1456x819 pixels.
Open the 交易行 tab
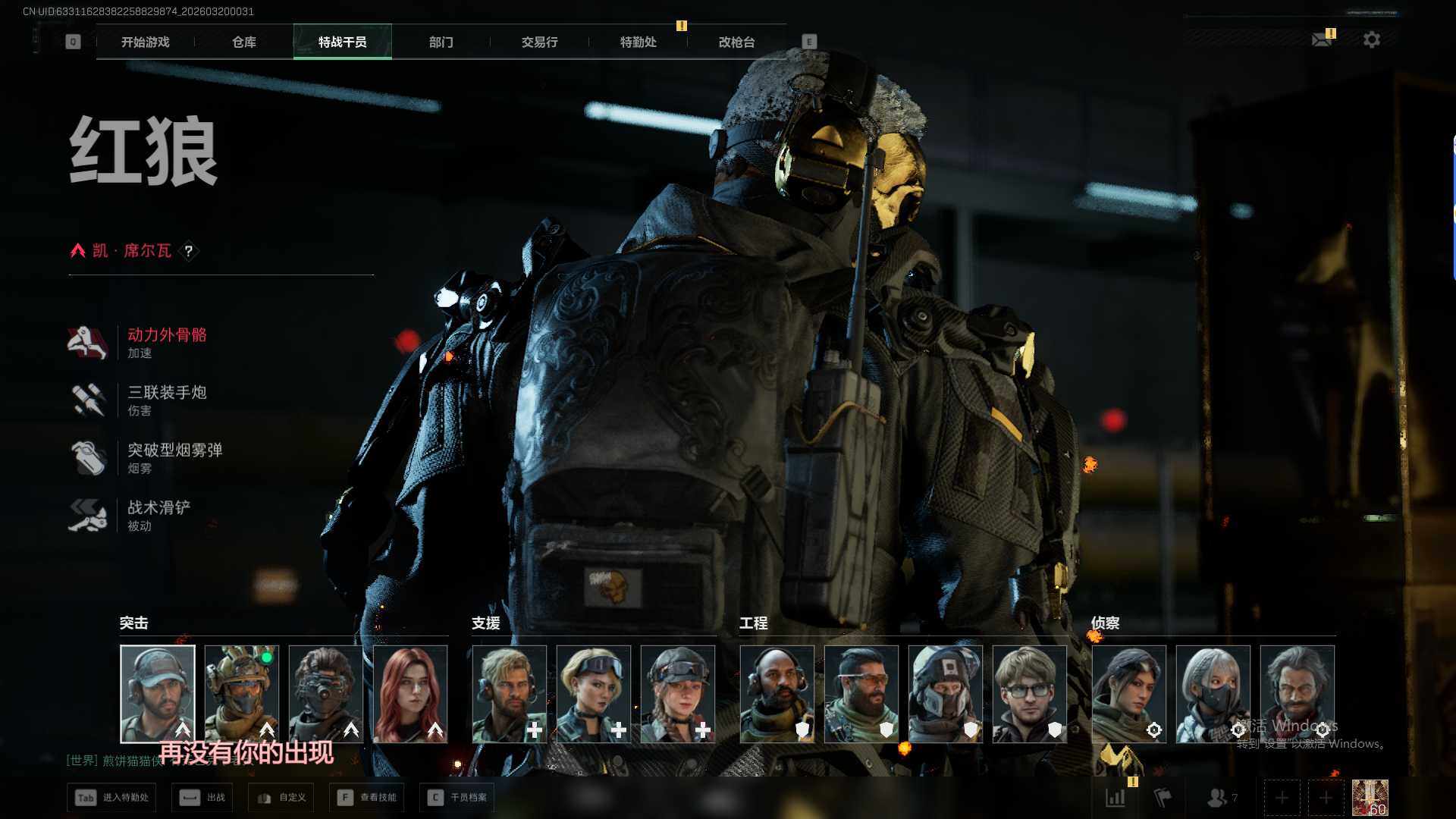coord(539,42)
